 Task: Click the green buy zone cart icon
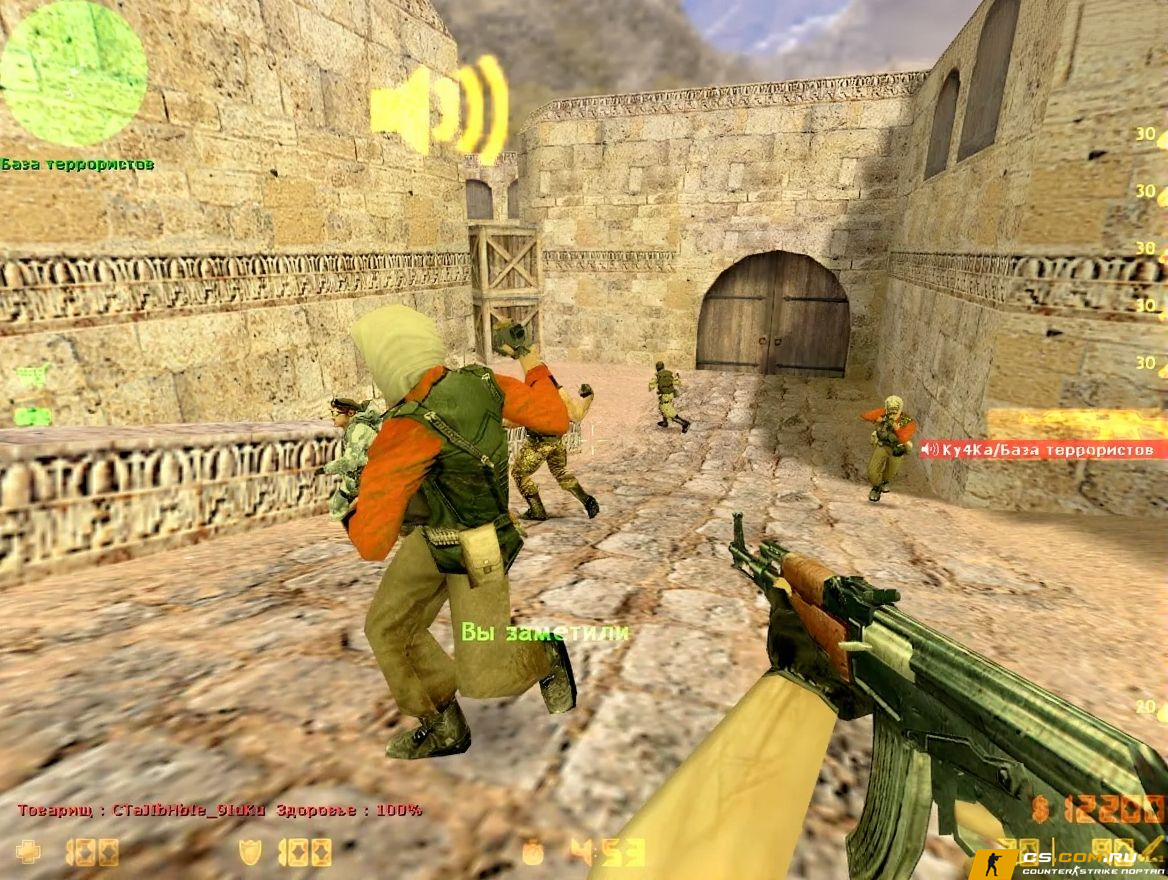point(32,376)
